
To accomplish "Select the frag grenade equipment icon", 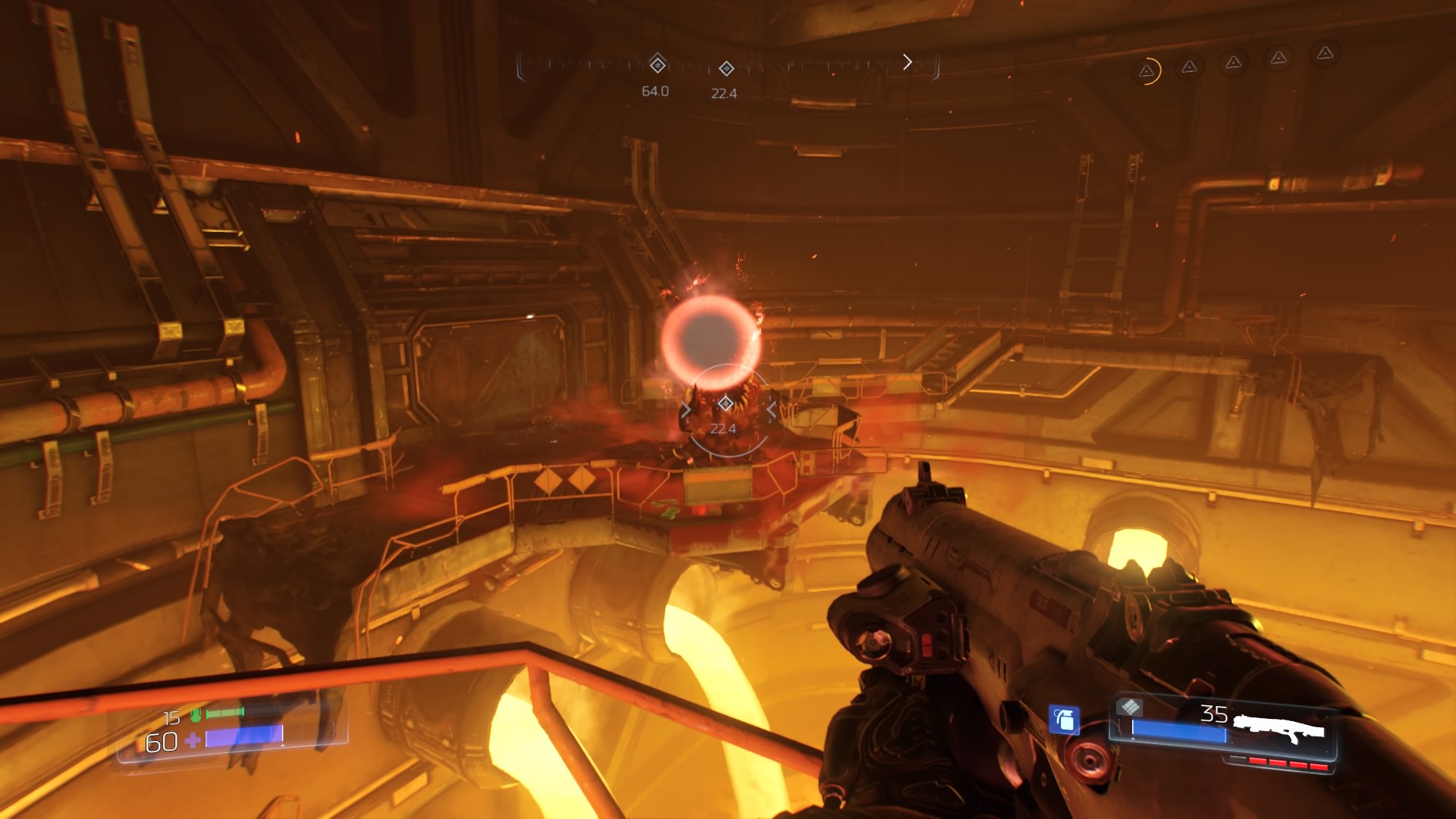I will pos(1064,719).
